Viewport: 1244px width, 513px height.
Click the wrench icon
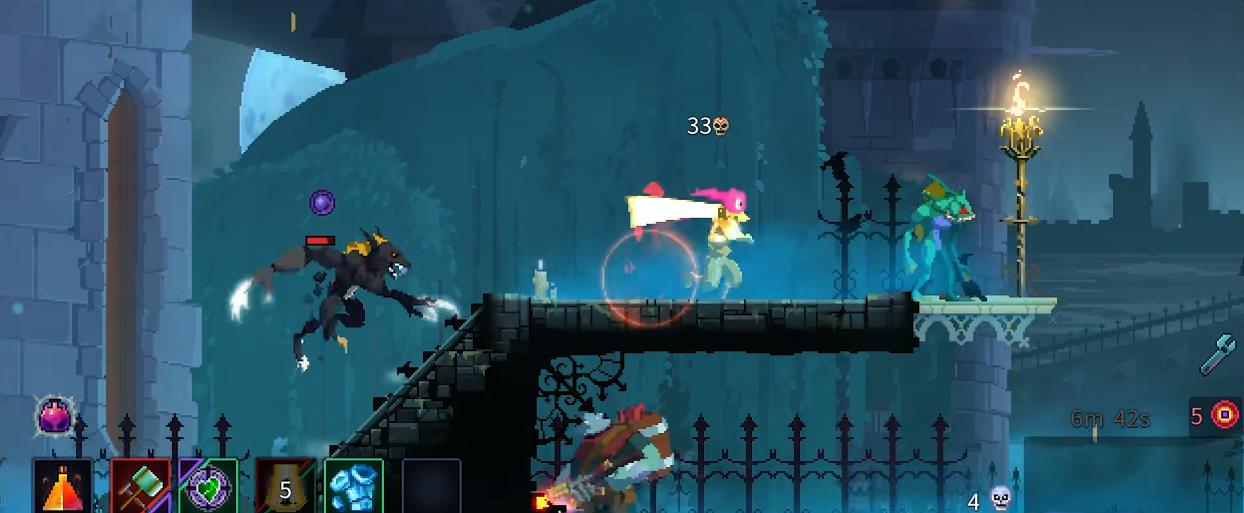1218,354
